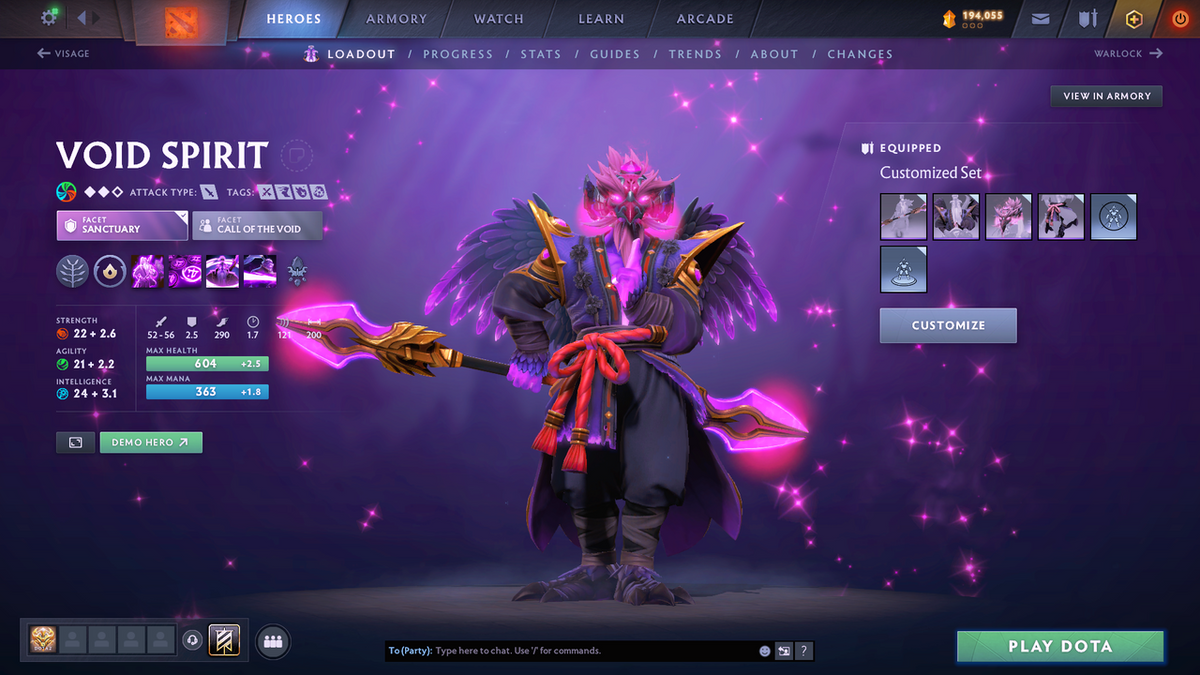Start matchmaking with Play Dota
The height and width of the screenshot is (675, 1200).
pyautogui.click(x=1060, y=646)
